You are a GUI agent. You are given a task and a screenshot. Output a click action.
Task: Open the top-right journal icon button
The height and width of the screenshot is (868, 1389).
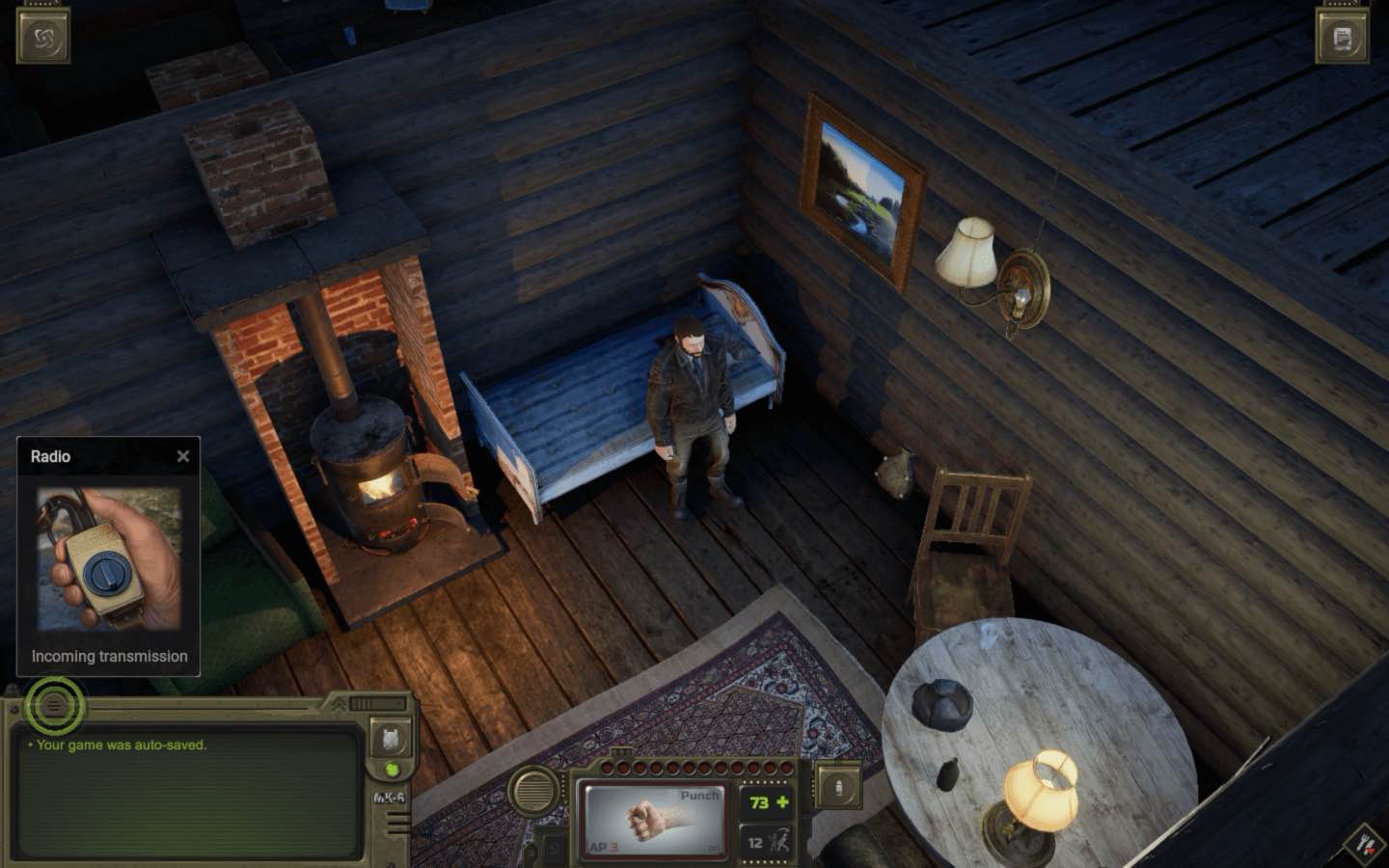point(1343,39)
